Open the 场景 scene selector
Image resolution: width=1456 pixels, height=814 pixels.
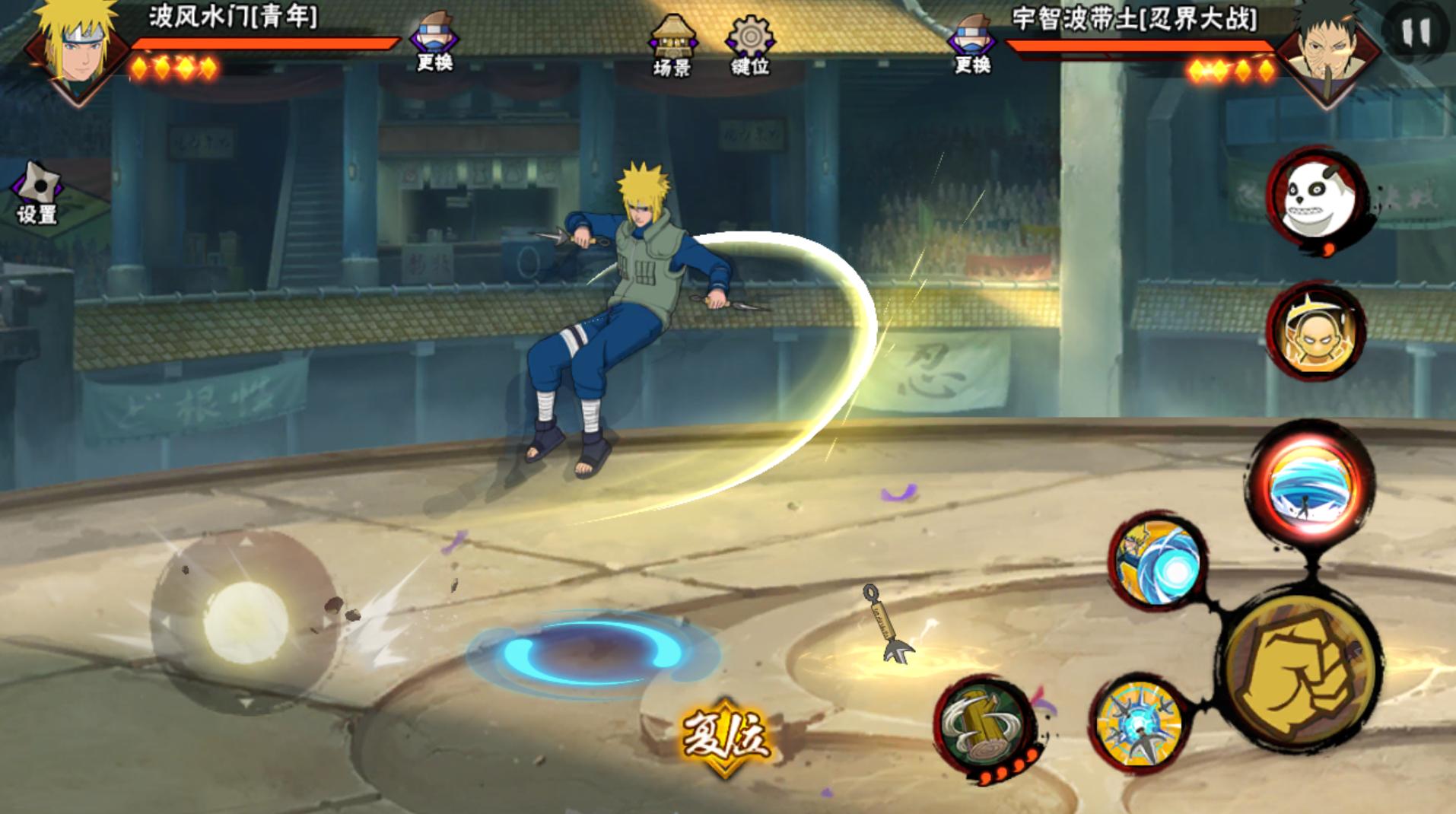tap(672, 46)
